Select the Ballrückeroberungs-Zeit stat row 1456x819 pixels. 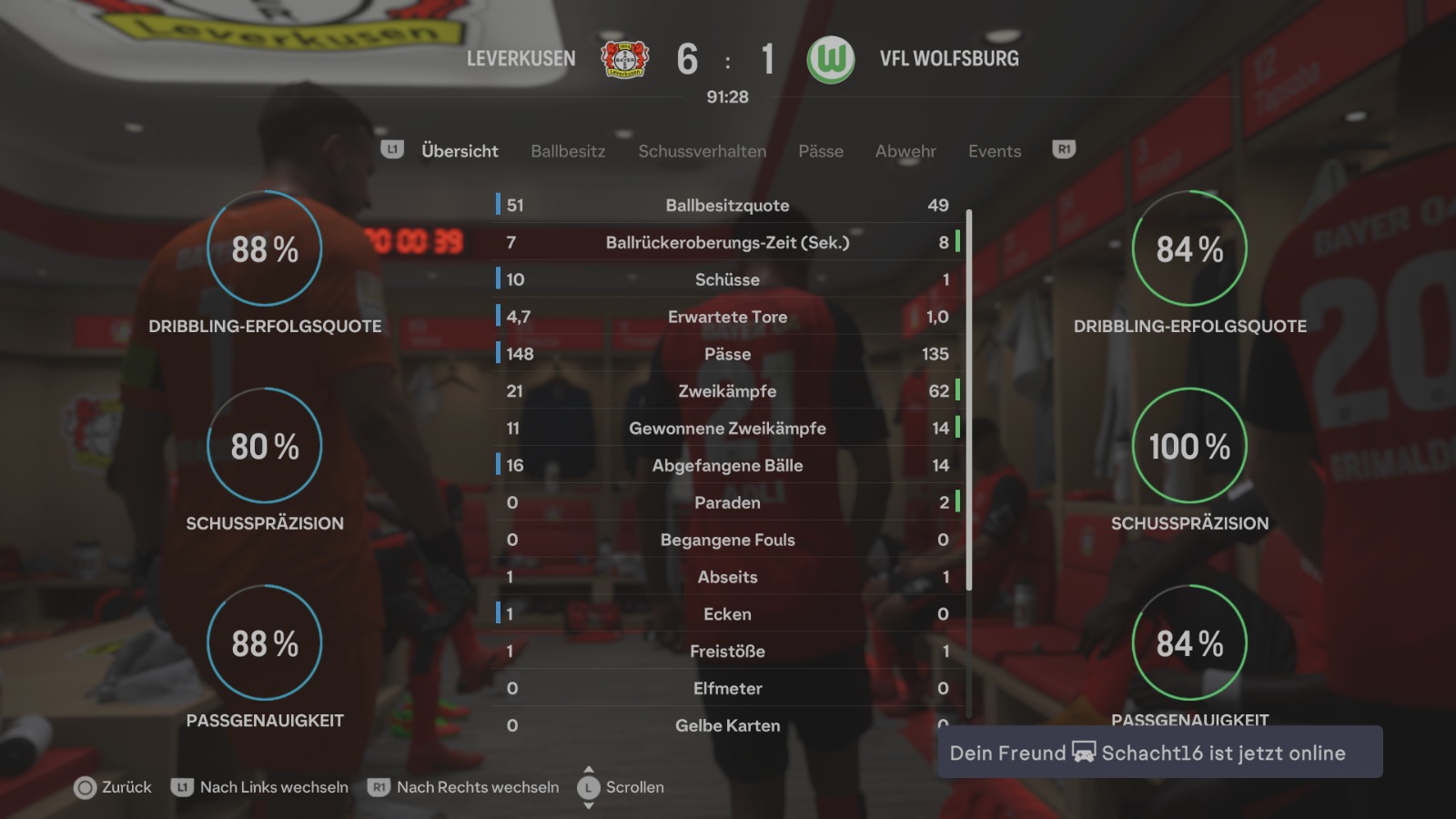[x=727, y=242]
